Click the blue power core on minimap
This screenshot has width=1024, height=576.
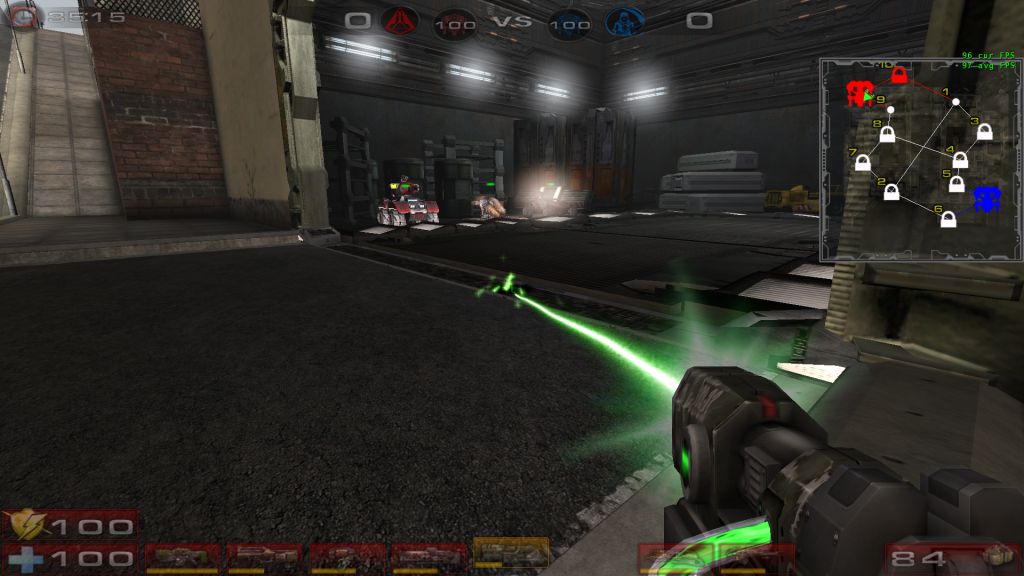pyautogui.click(x=988, y=197)
